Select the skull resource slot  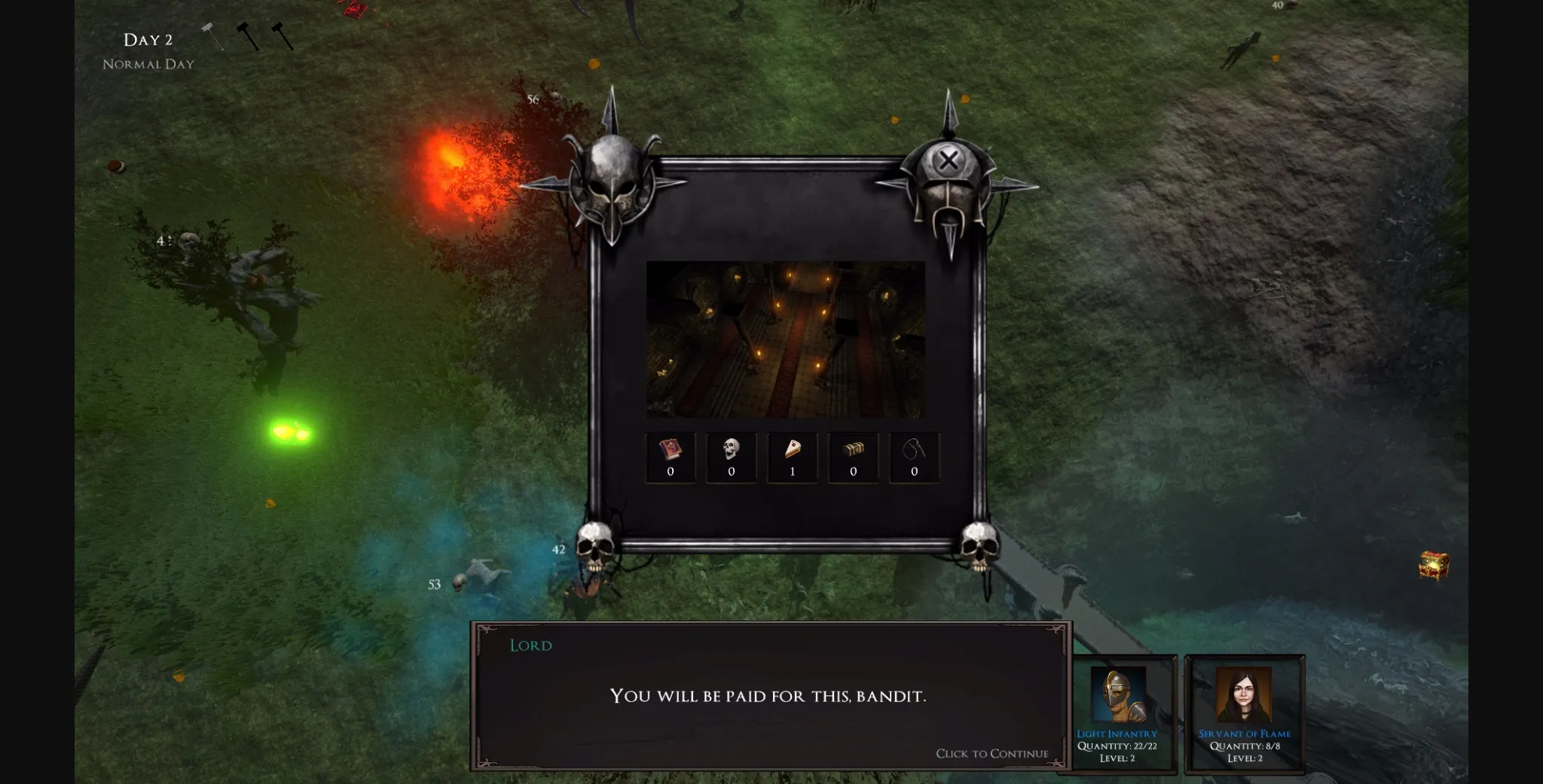click(732, 457)
